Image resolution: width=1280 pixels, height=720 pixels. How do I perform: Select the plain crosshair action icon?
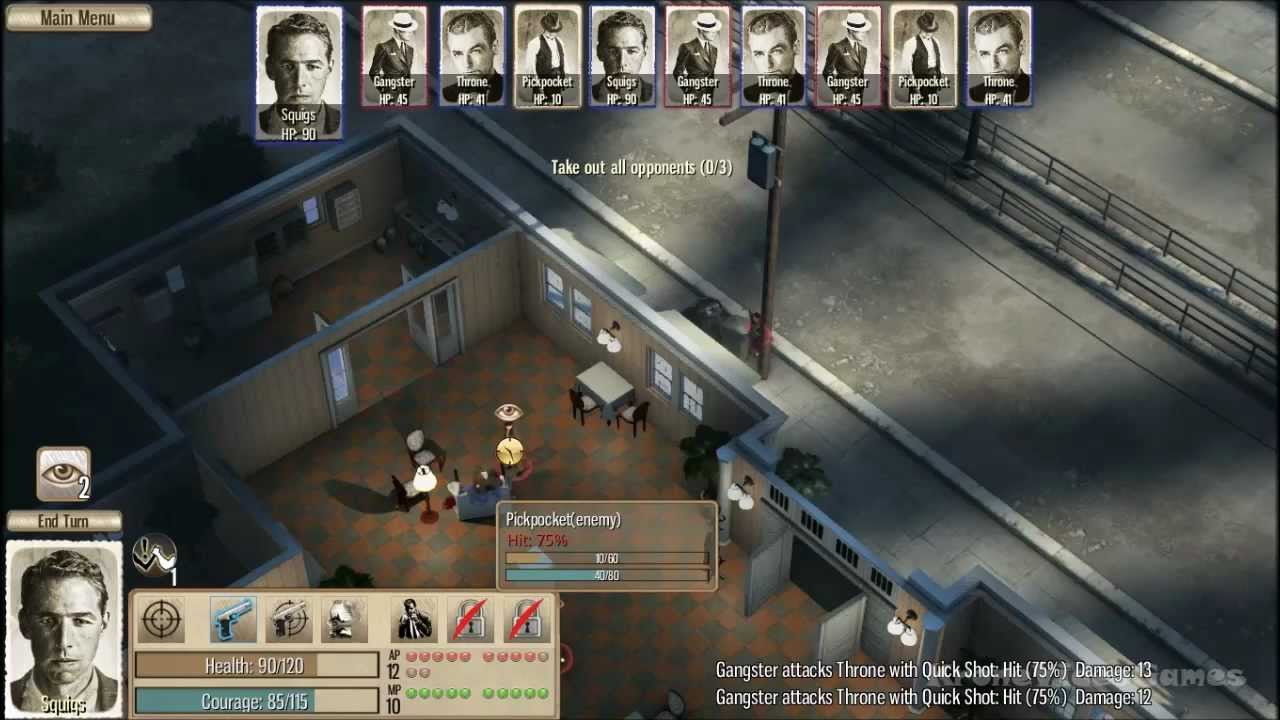pyautogui.click(x=161, y=621)
